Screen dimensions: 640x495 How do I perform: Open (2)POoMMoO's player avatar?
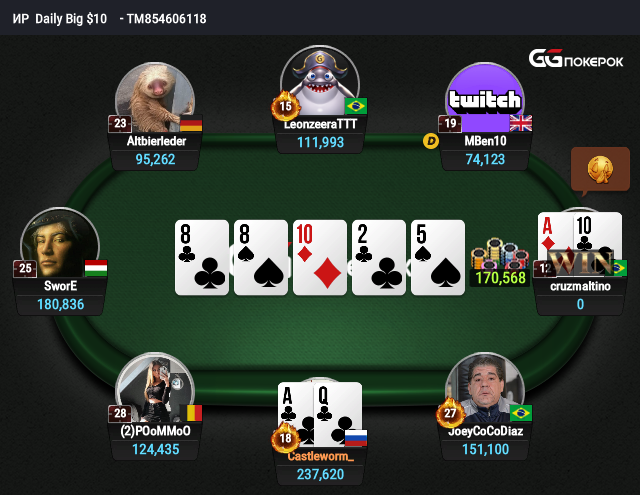pos(155,392)
